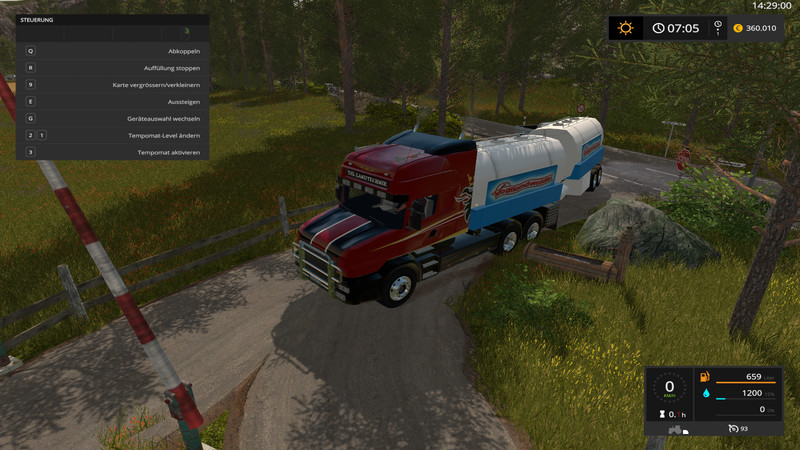The image size is (800, 450).
Task: Select the time-scale clock indicator
Action: click(659, 28)
